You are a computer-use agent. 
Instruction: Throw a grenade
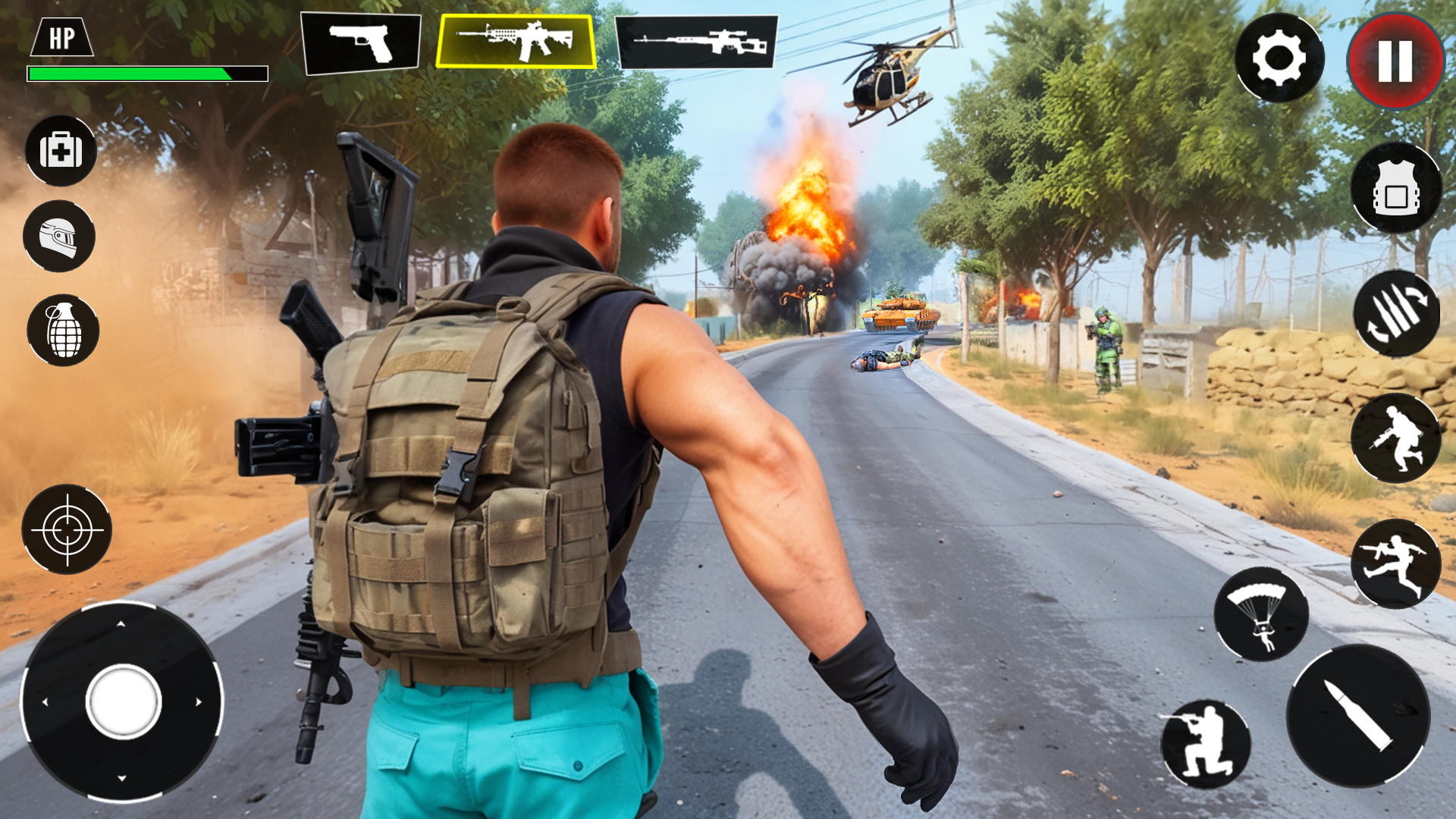point(65,329)
